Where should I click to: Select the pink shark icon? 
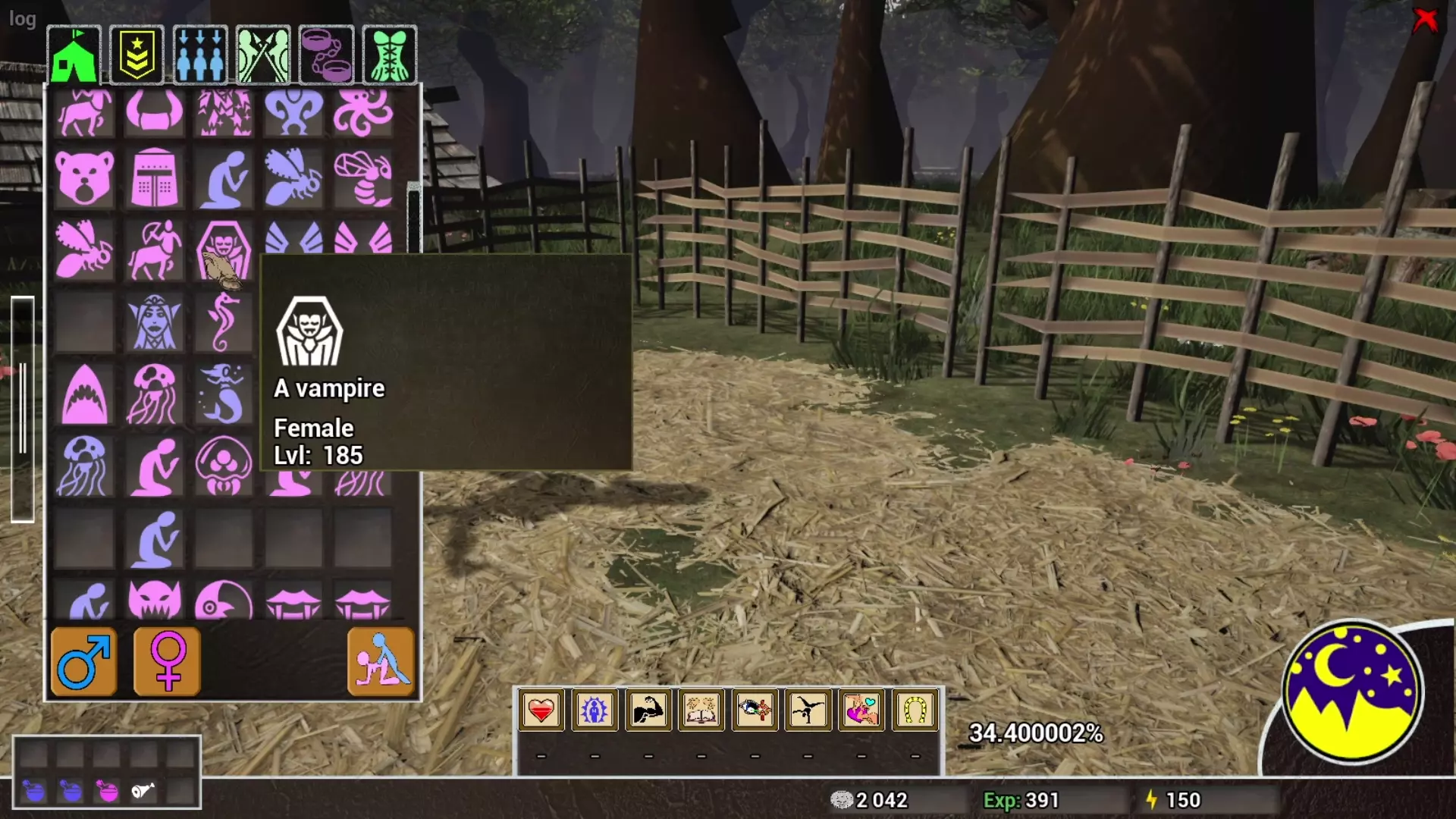click(84, 394)
